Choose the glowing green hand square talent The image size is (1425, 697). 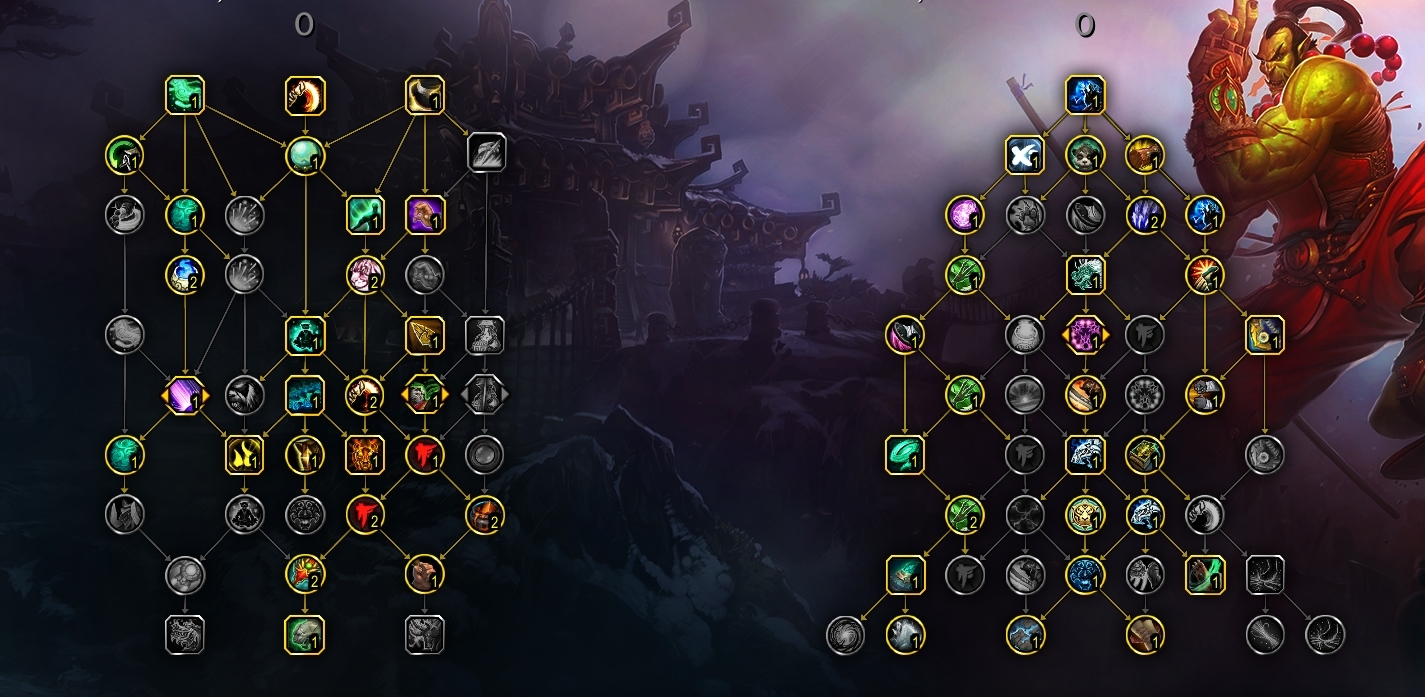(1205, 575)
